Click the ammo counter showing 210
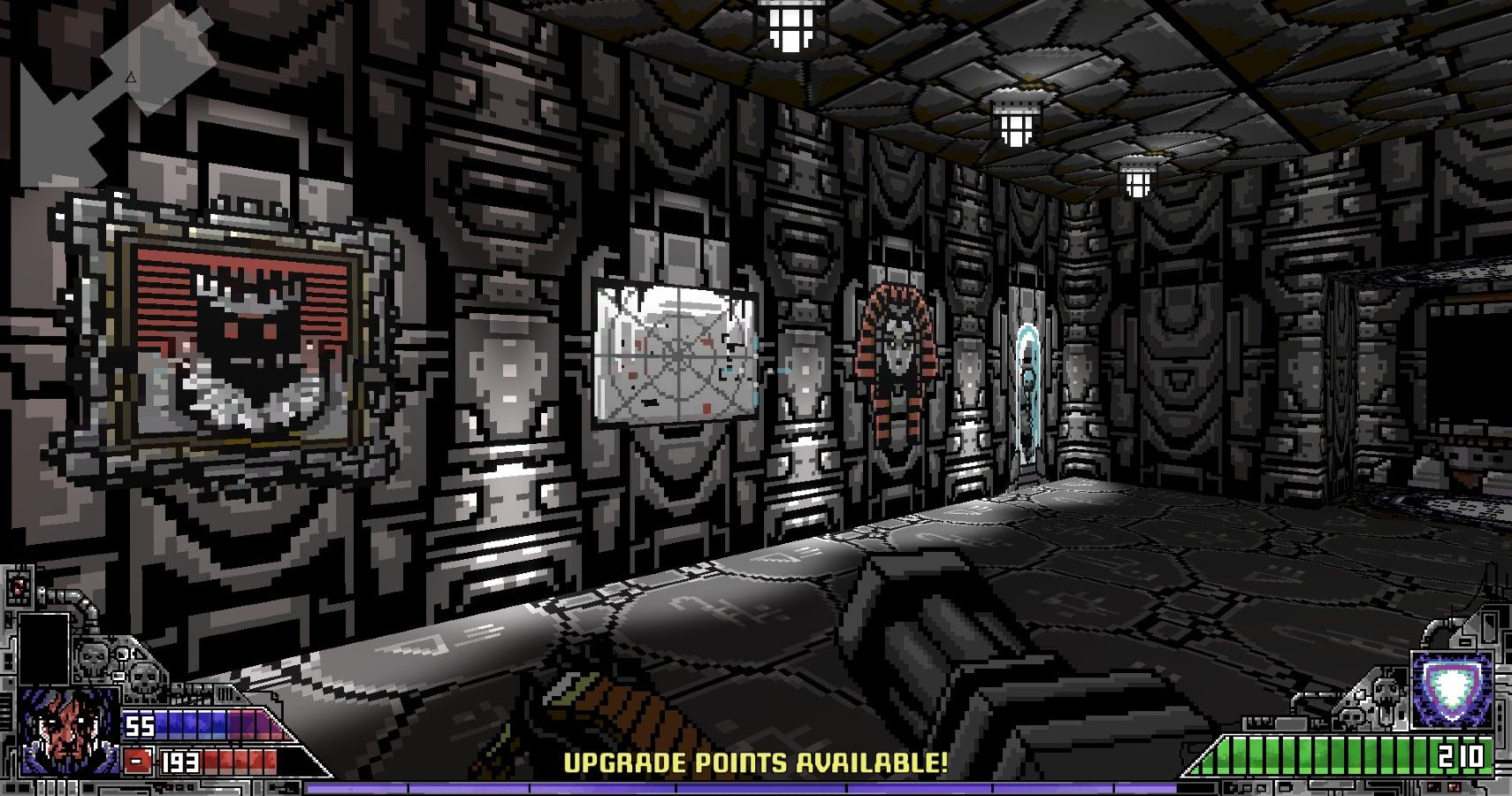Screen dimensions: 1512x796 (1460, 755)
